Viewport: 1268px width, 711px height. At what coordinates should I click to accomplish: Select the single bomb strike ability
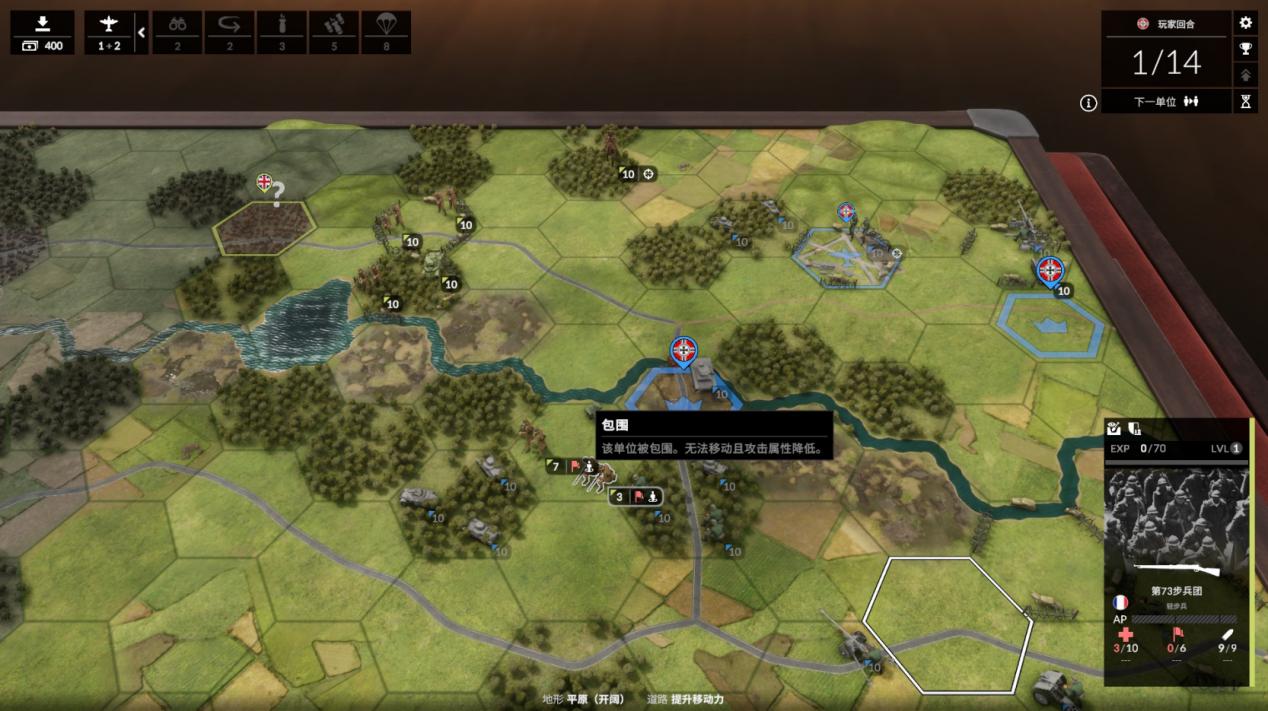point(282,32)
